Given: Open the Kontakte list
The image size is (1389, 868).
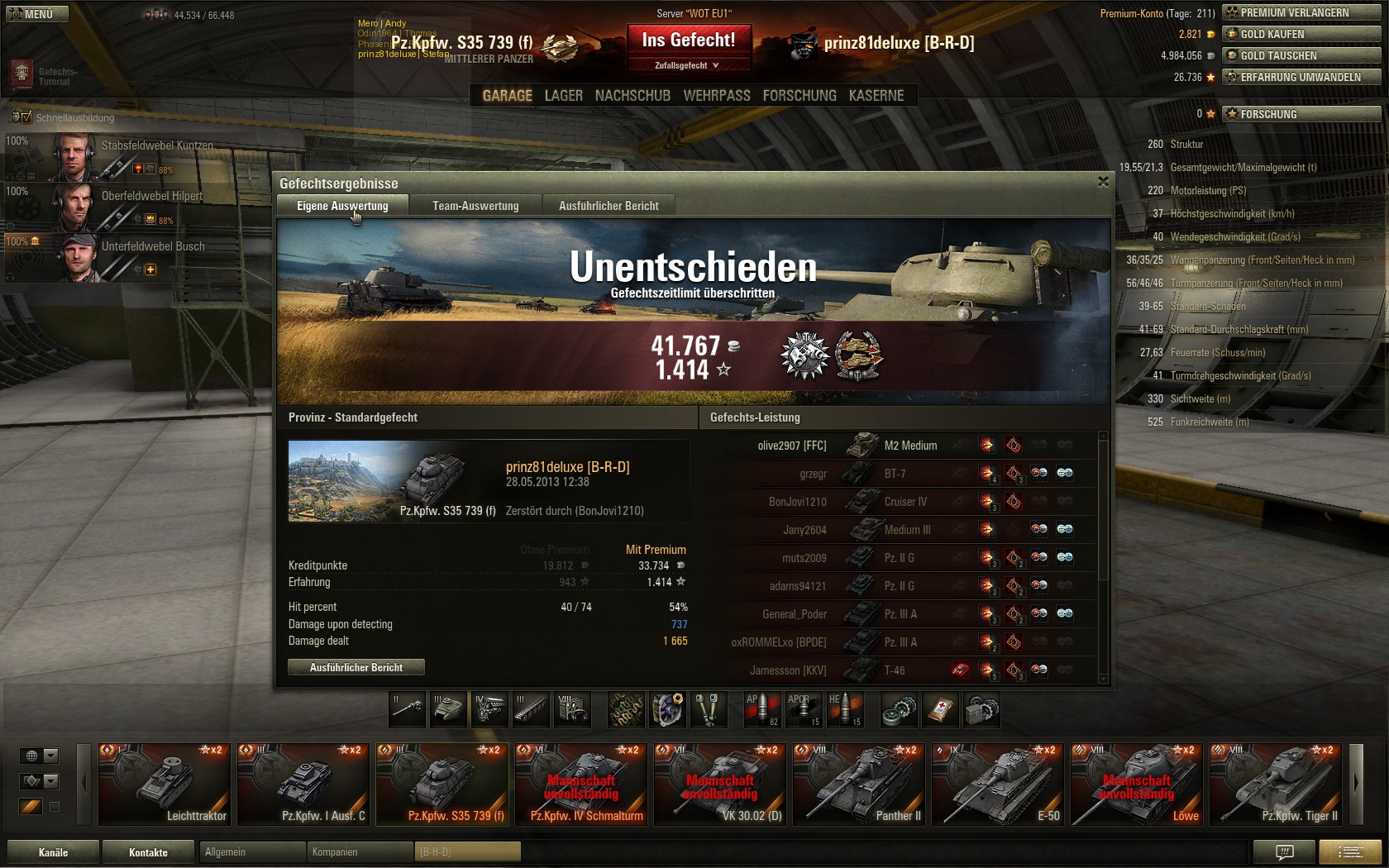Looking at the screenshot, I should pyautogui.click(x=148, y=852).
